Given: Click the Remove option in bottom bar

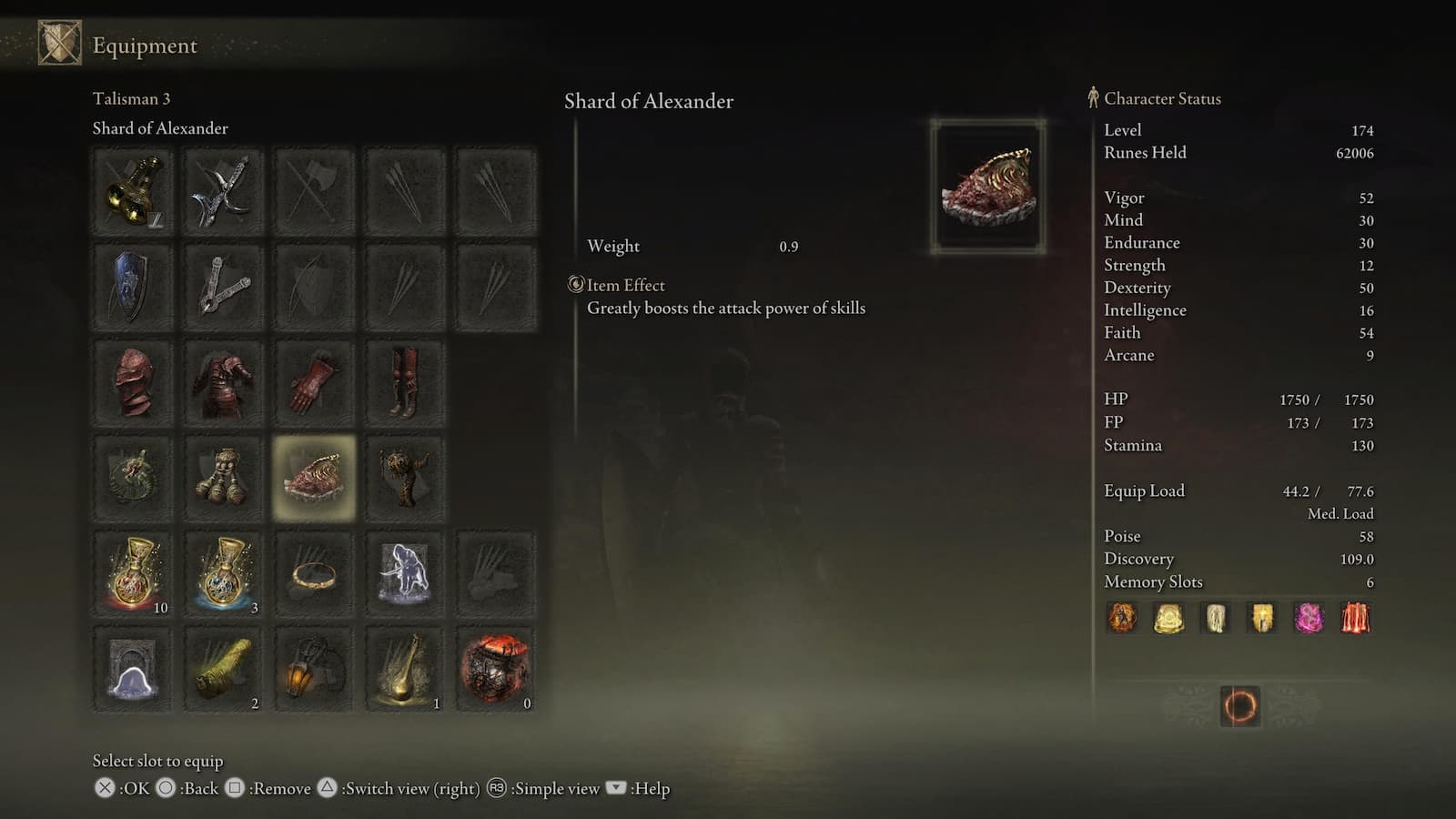Looking at the screenshot, I should [282, 789].
